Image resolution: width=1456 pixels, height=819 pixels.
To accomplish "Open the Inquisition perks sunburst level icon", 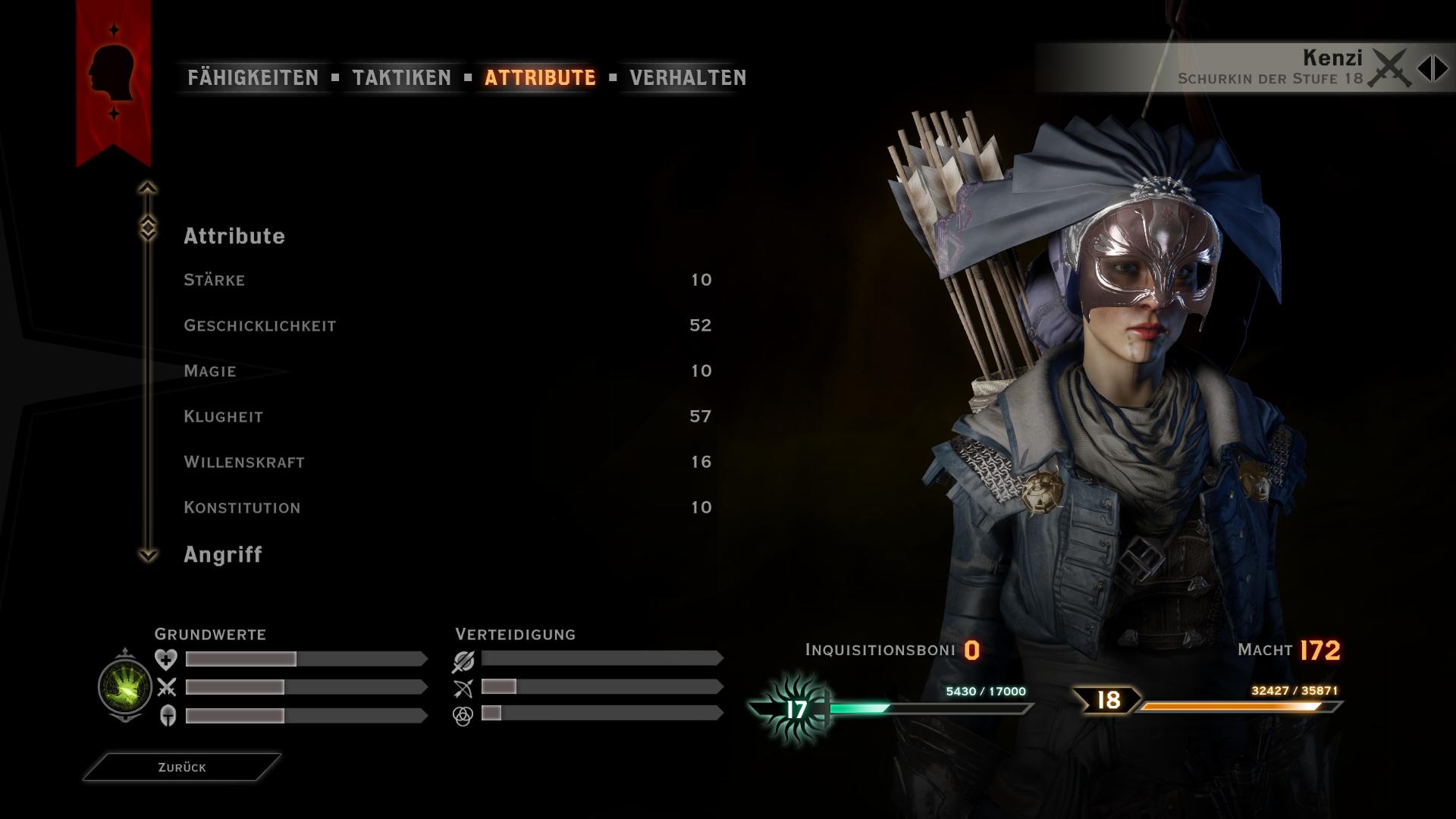I will [795, 710].
